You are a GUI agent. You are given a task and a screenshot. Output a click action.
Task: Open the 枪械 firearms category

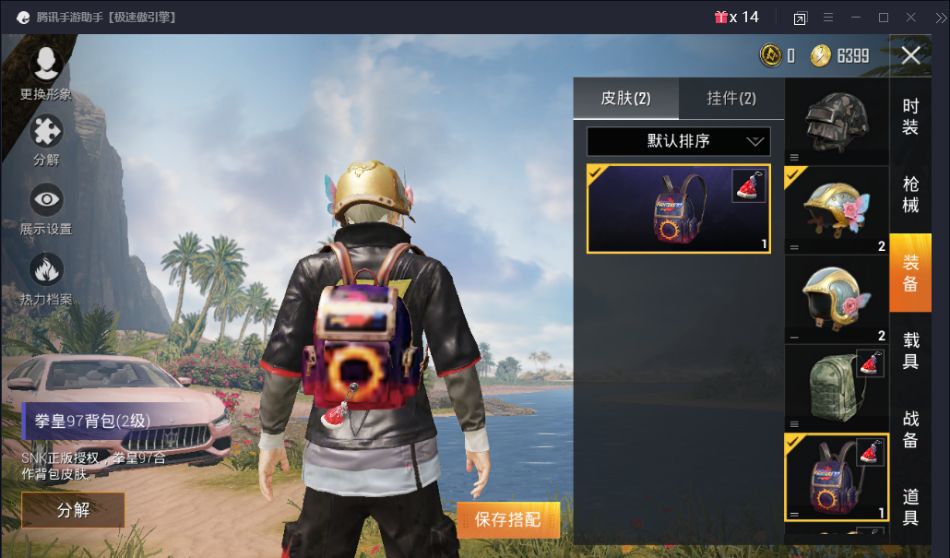[910, 193]
